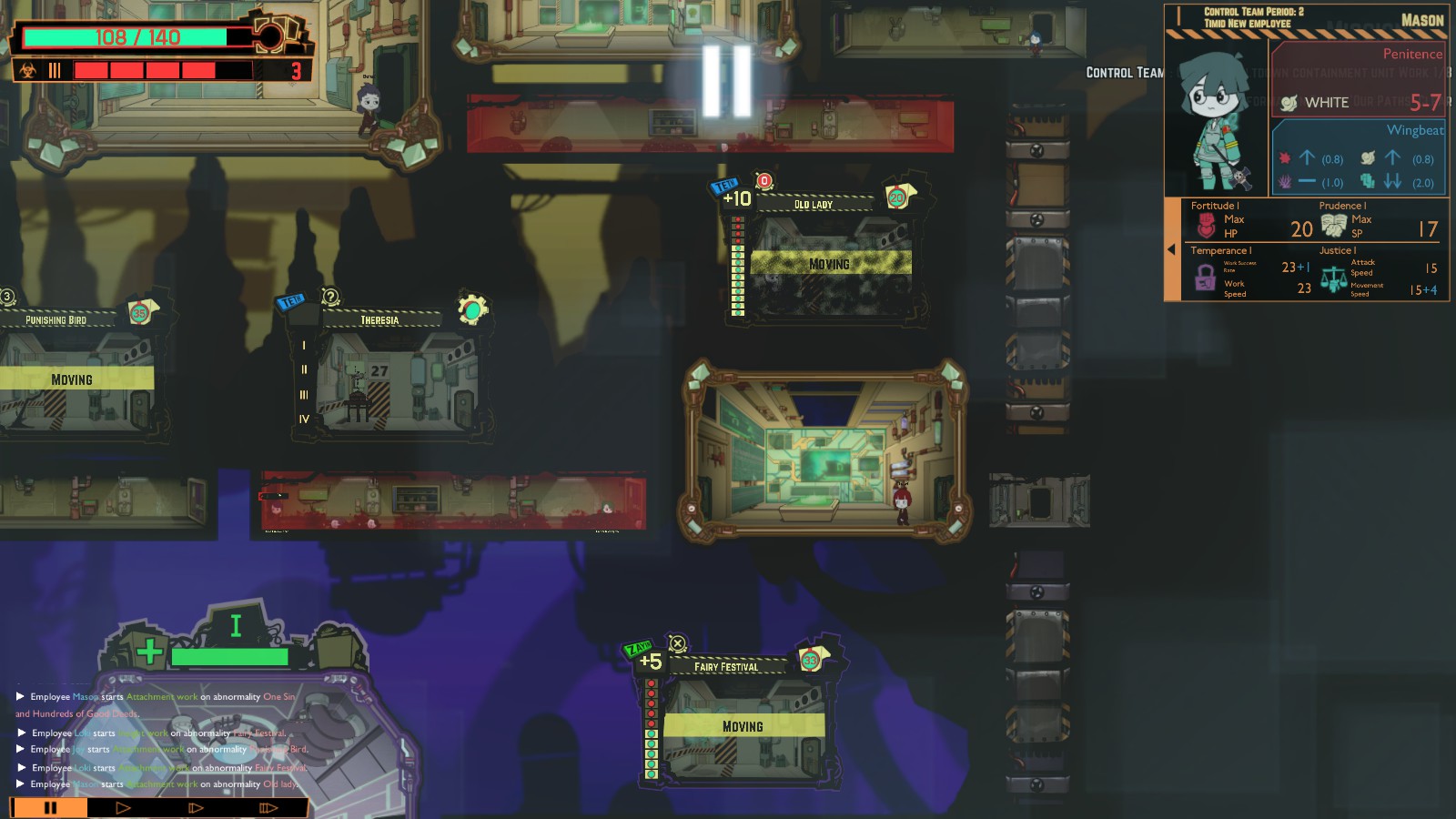The width and height of the screenshot is (1456, 819).
Task: Select the Control Team department label
Action: (1124, 70)
